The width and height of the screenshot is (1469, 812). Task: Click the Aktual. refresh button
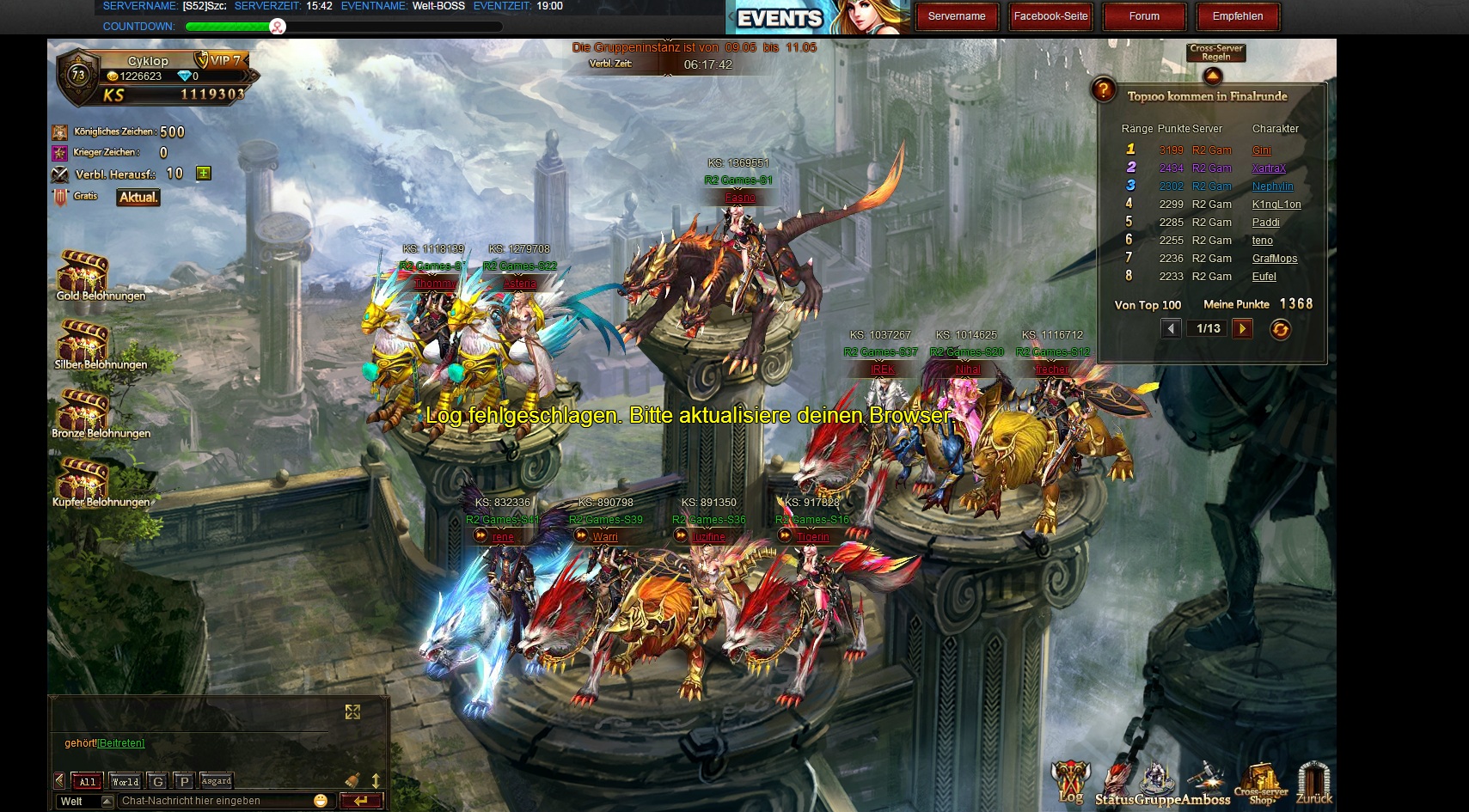(x=138, y=198)
